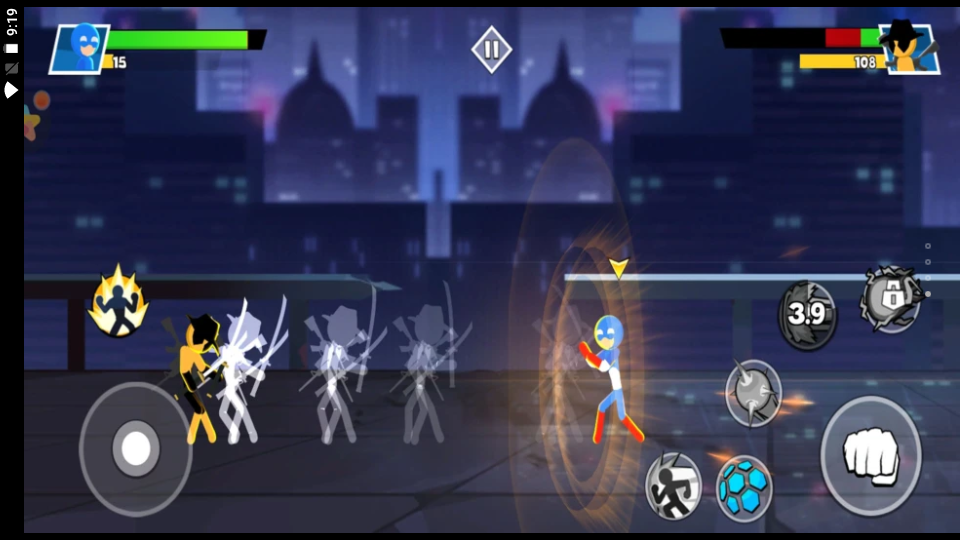Click the black-hat enemy portrait
960x540 pixels.
pyautogui.click(x=909, y=47)
